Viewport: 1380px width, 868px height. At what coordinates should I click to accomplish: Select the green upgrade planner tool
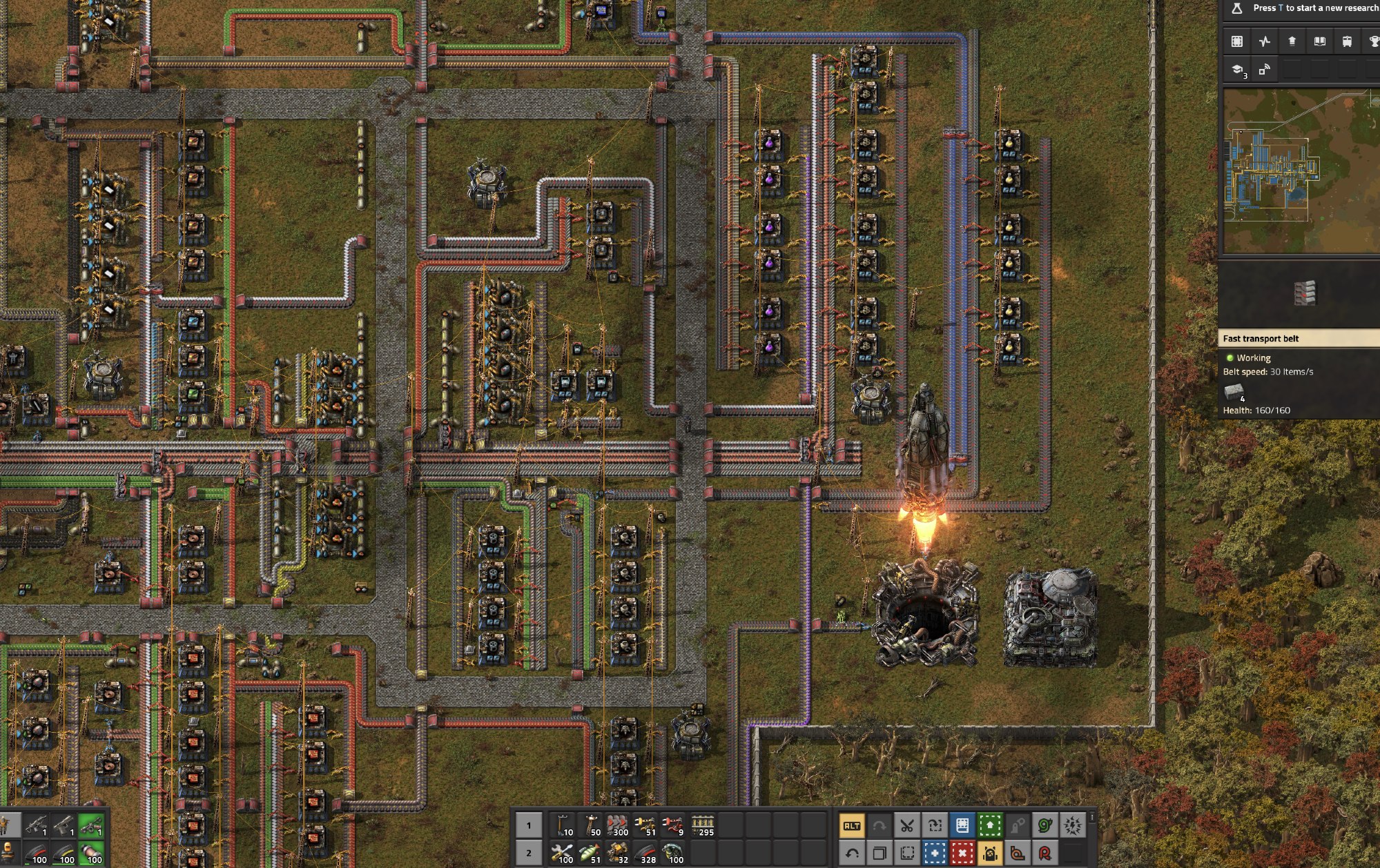pos(990,826)
